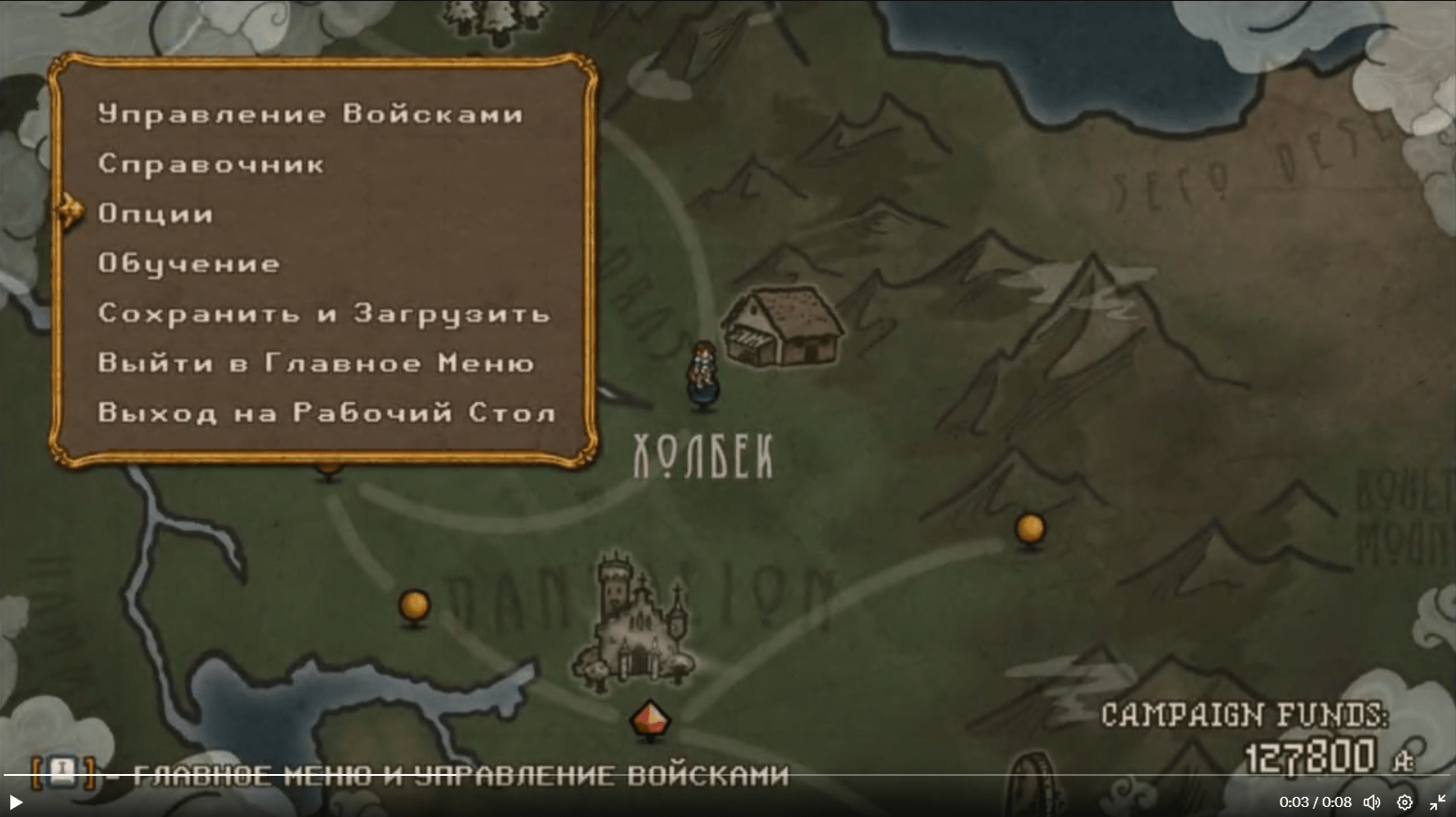Toggle the video volume speaker icon
This screenshot has width=1456, height=817.
coord(1372,802)
